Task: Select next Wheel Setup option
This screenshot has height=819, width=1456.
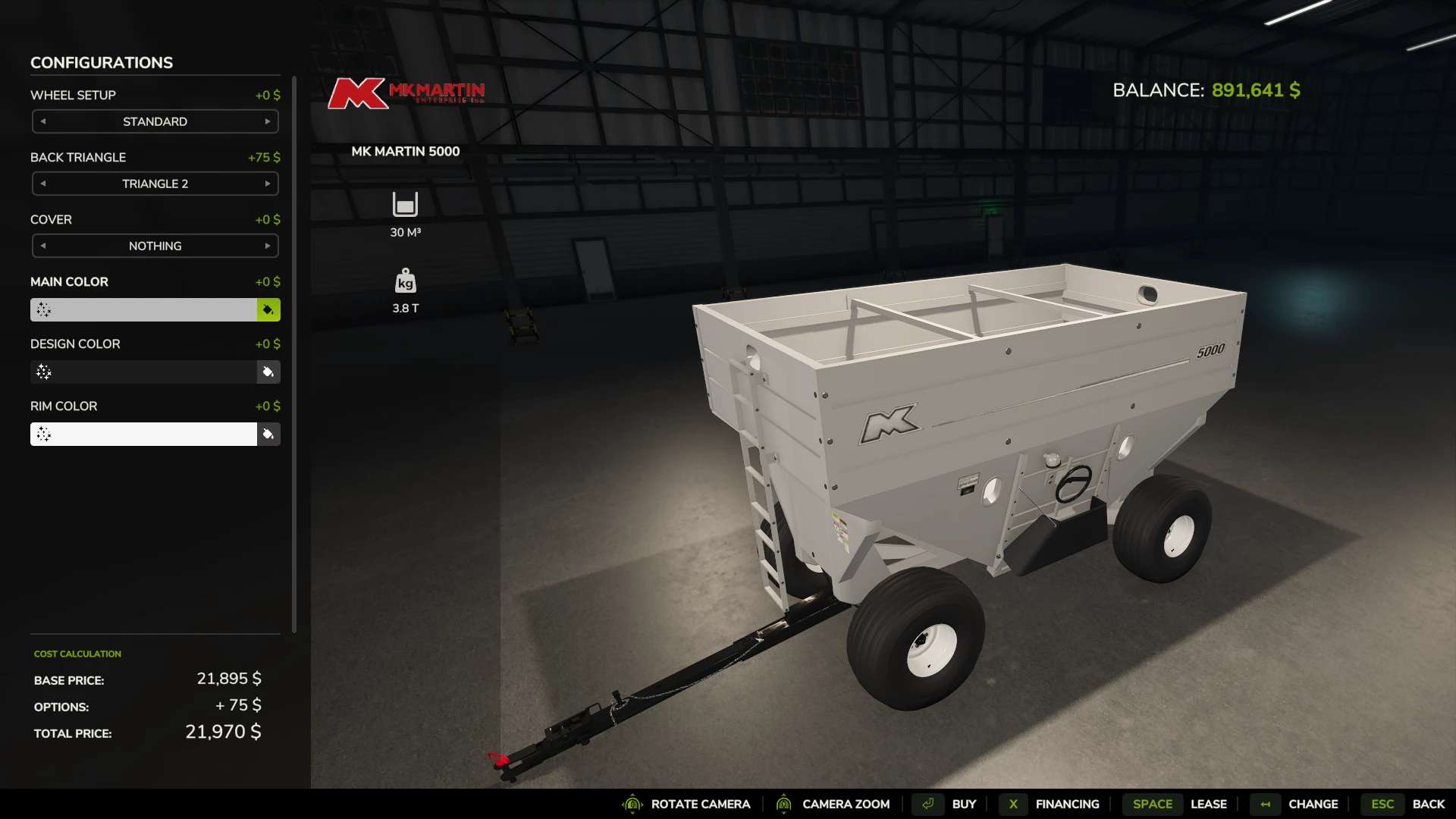Action: [267, 121]
